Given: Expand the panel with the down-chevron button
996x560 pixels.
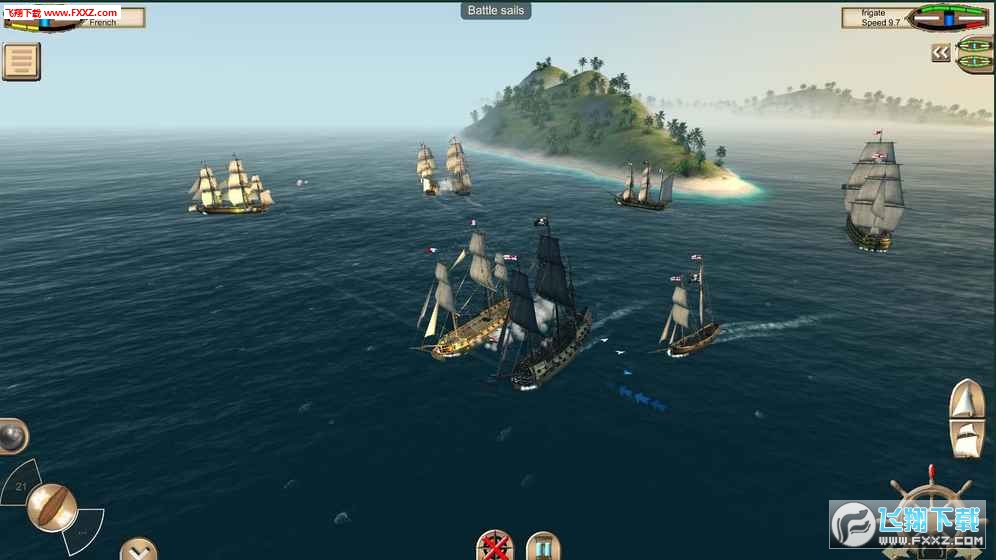Looking at the screenshot, I should pyautogui.click(x=138, y=549).
